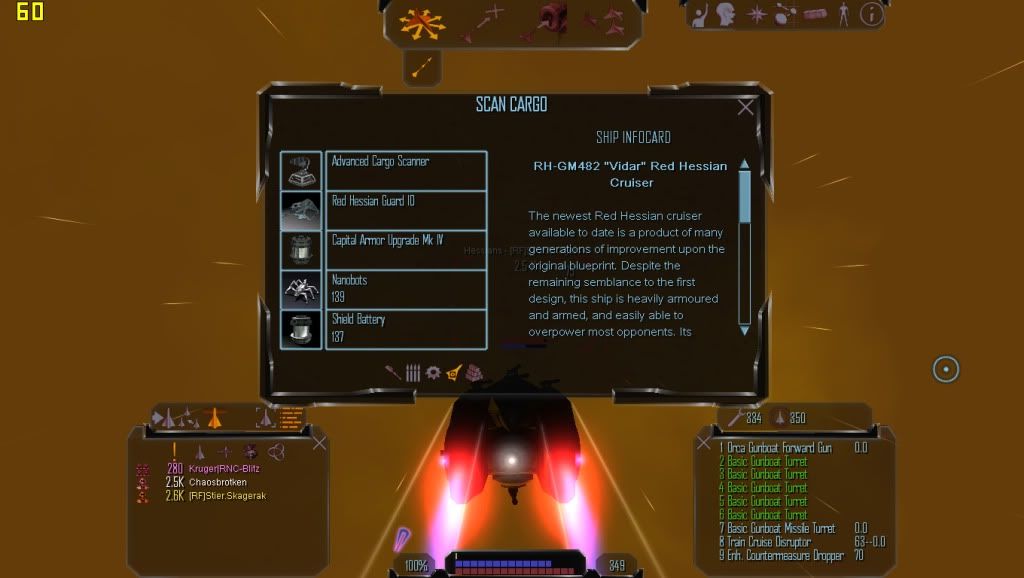The height and width of the screenshot is (578, 1024).
Task: Activate the free flight maneuver icon
Action: click(x=422, y=21)
